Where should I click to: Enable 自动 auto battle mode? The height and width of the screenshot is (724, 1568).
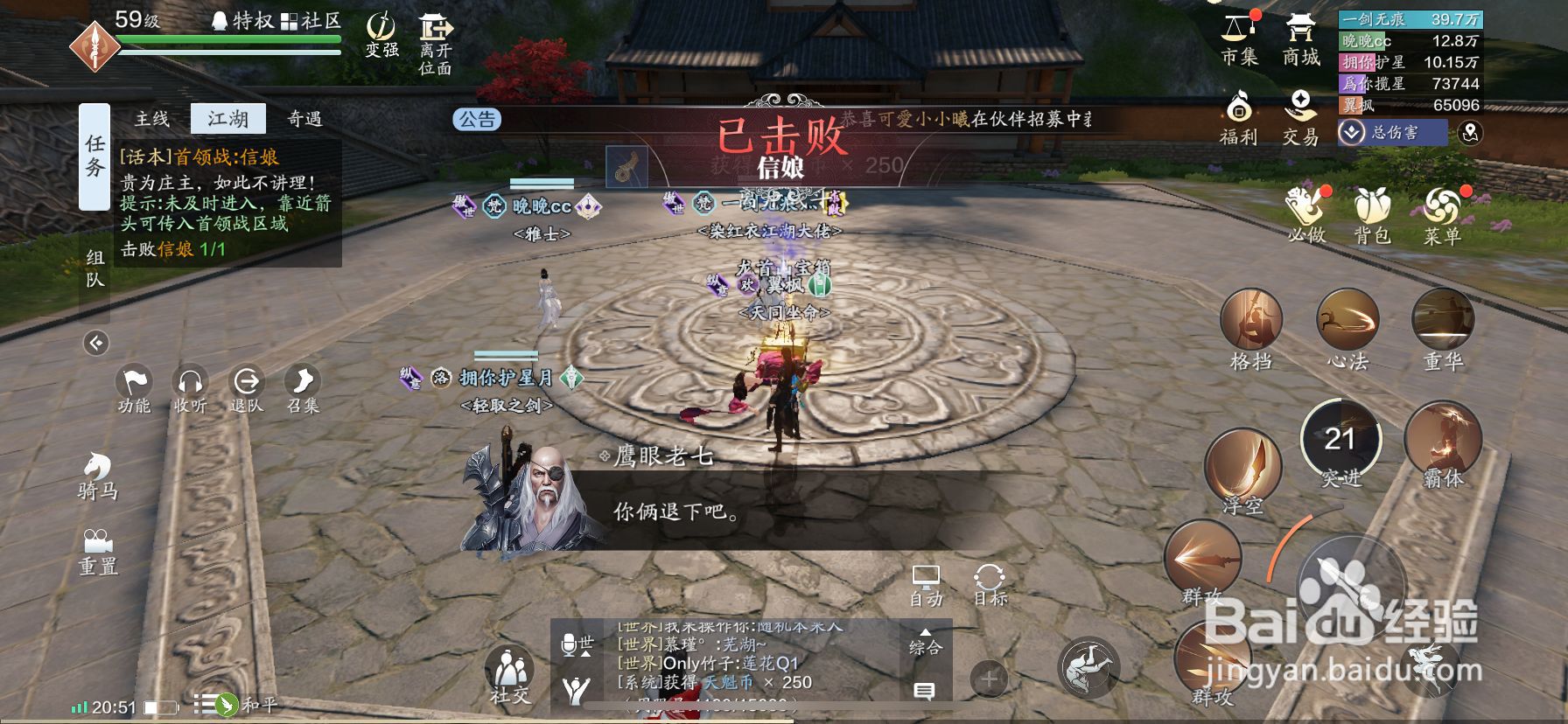click(x=927, y=586)
